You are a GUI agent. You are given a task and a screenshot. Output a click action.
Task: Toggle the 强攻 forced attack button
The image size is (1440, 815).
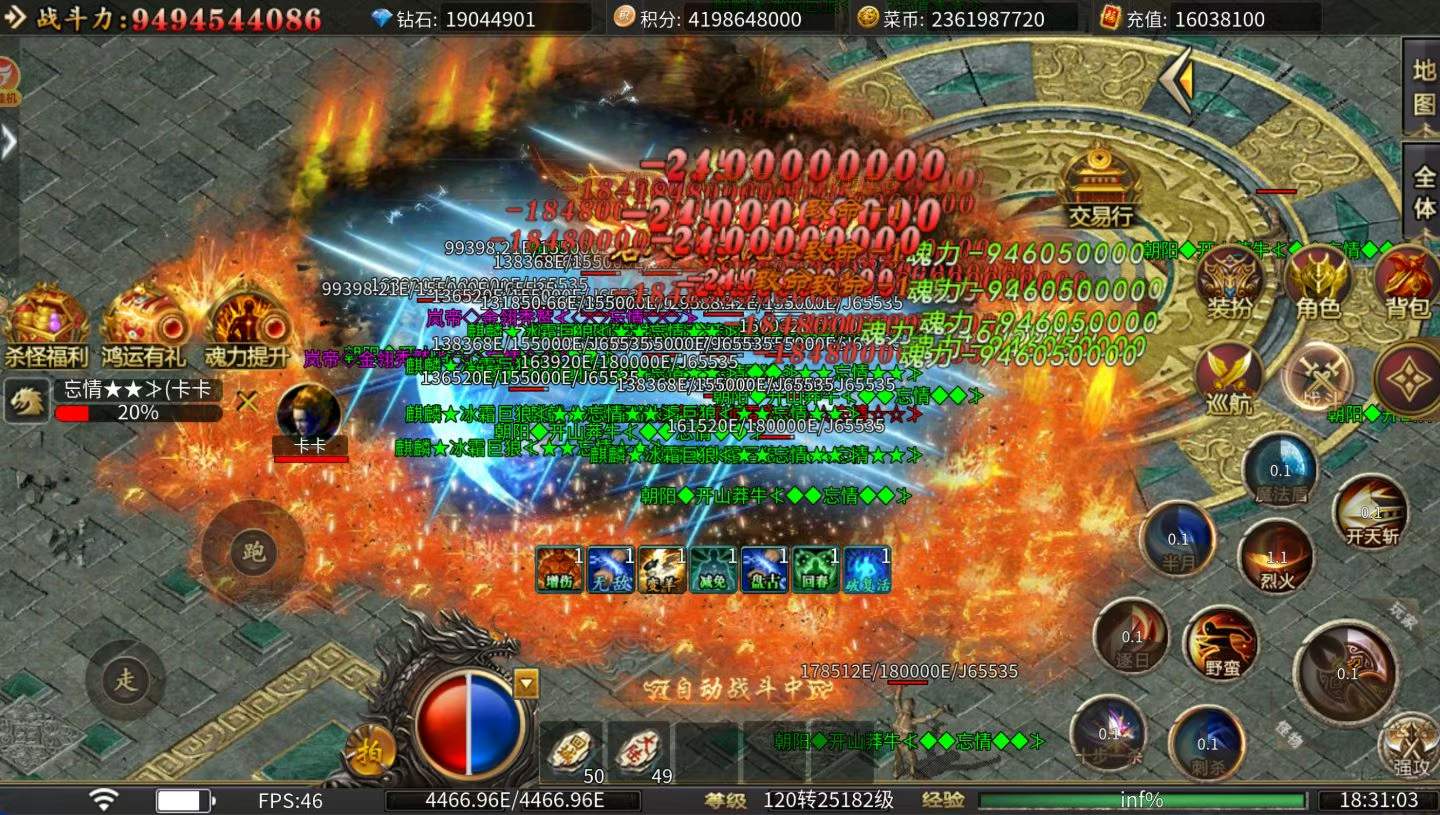click(1410, 746)
